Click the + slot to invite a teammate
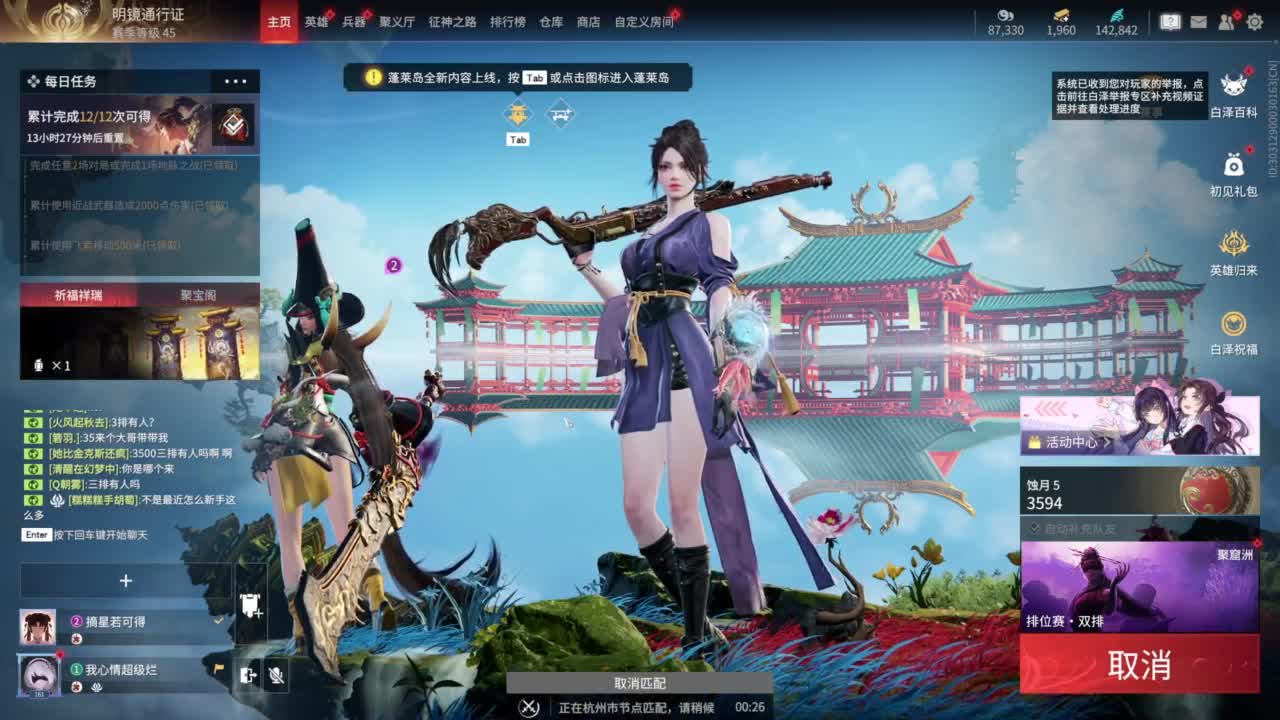The image size is (1280, 720). 126,580
